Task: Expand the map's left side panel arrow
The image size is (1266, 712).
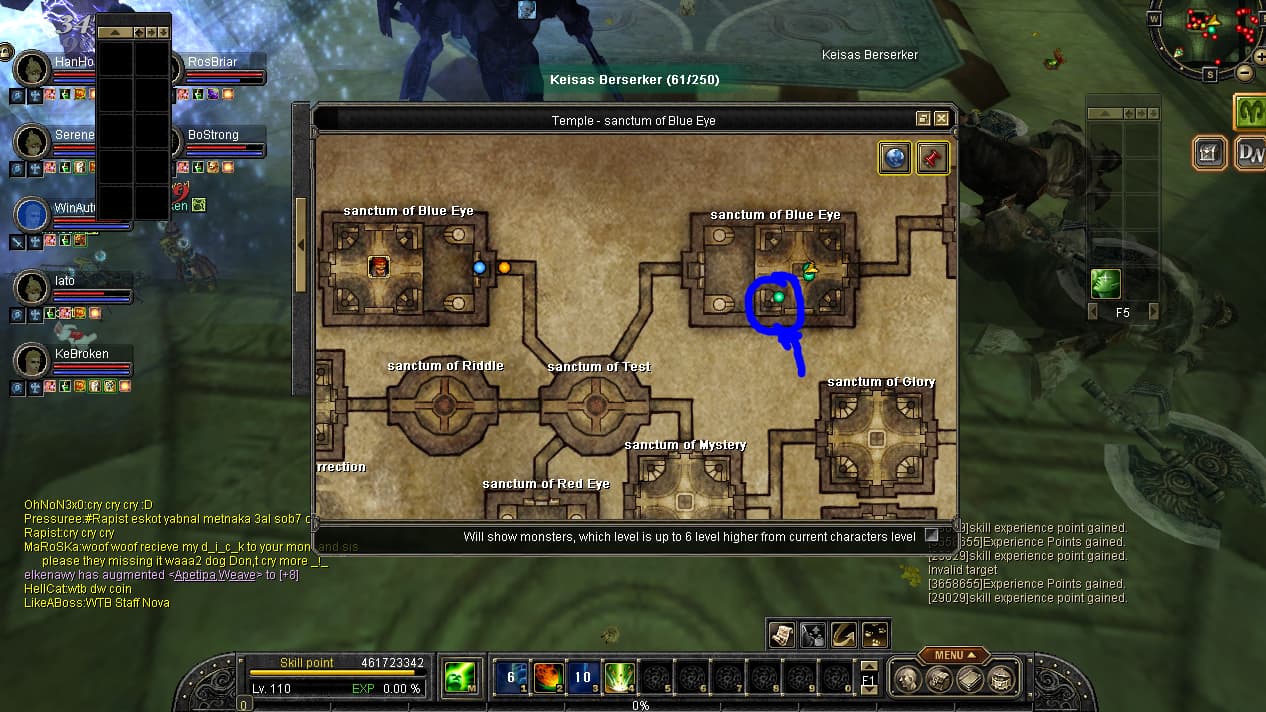Action: coord(302,245)
